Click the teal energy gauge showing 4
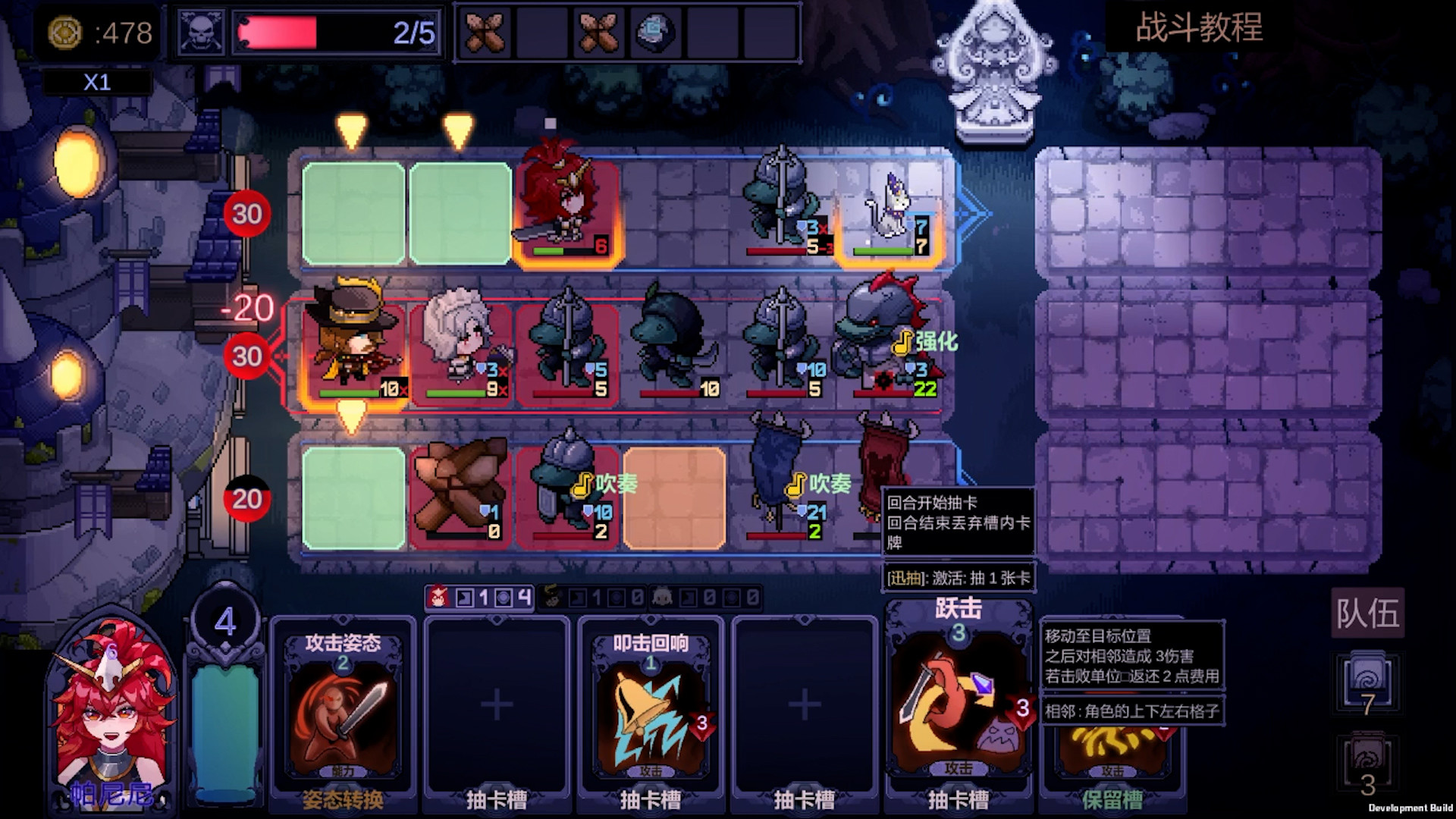Viewport: 1456px width, 819px height. (225, 713)
